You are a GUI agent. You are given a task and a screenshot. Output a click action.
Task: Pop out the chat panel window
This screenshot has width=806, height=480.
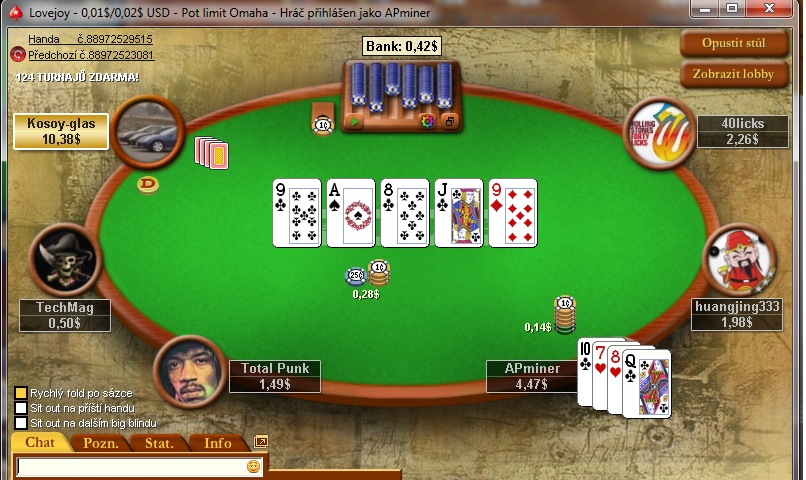click(261, 441)
